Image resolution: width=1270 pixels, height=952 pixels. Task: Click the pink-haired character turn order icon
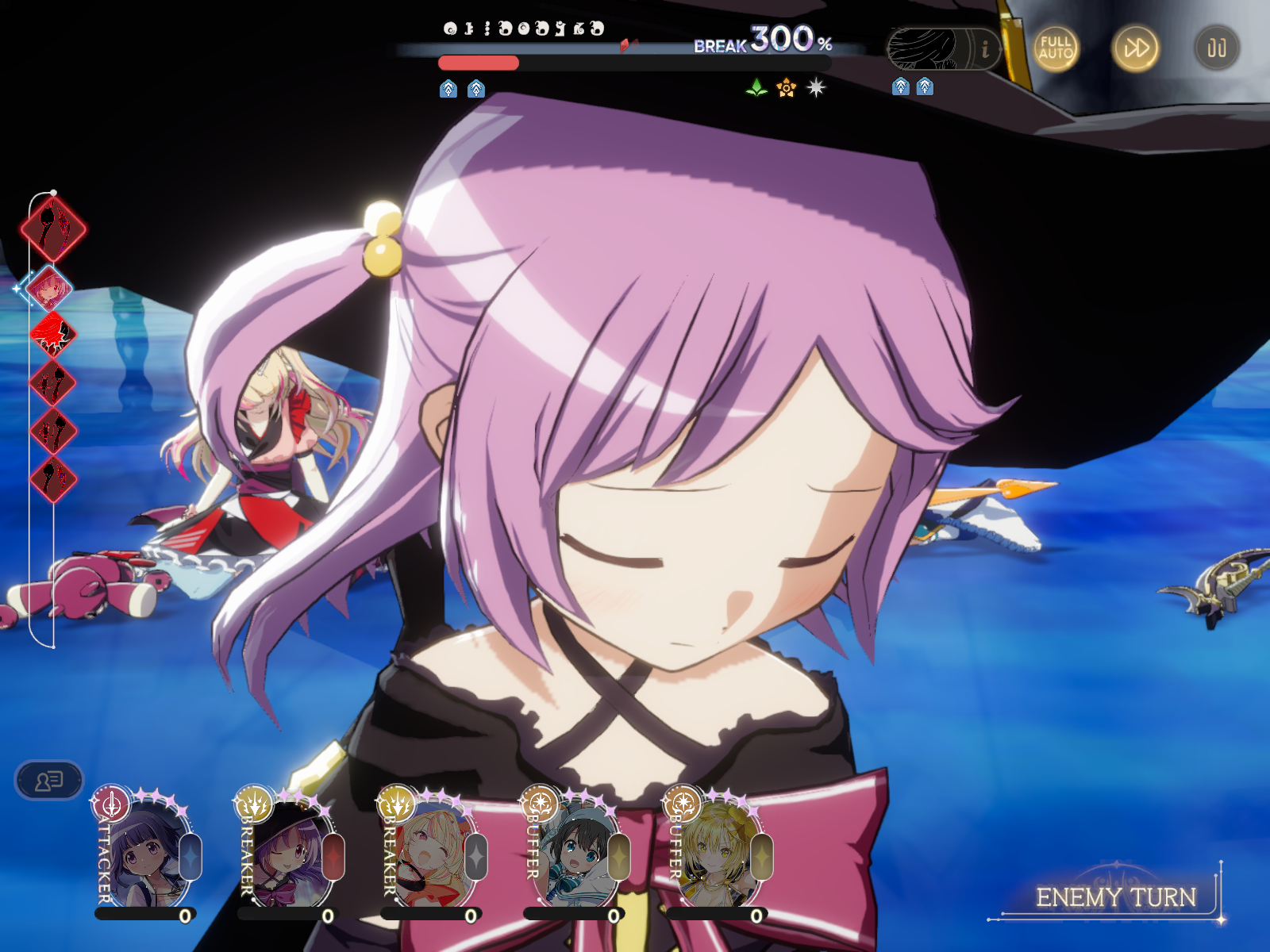click(50, 288)
